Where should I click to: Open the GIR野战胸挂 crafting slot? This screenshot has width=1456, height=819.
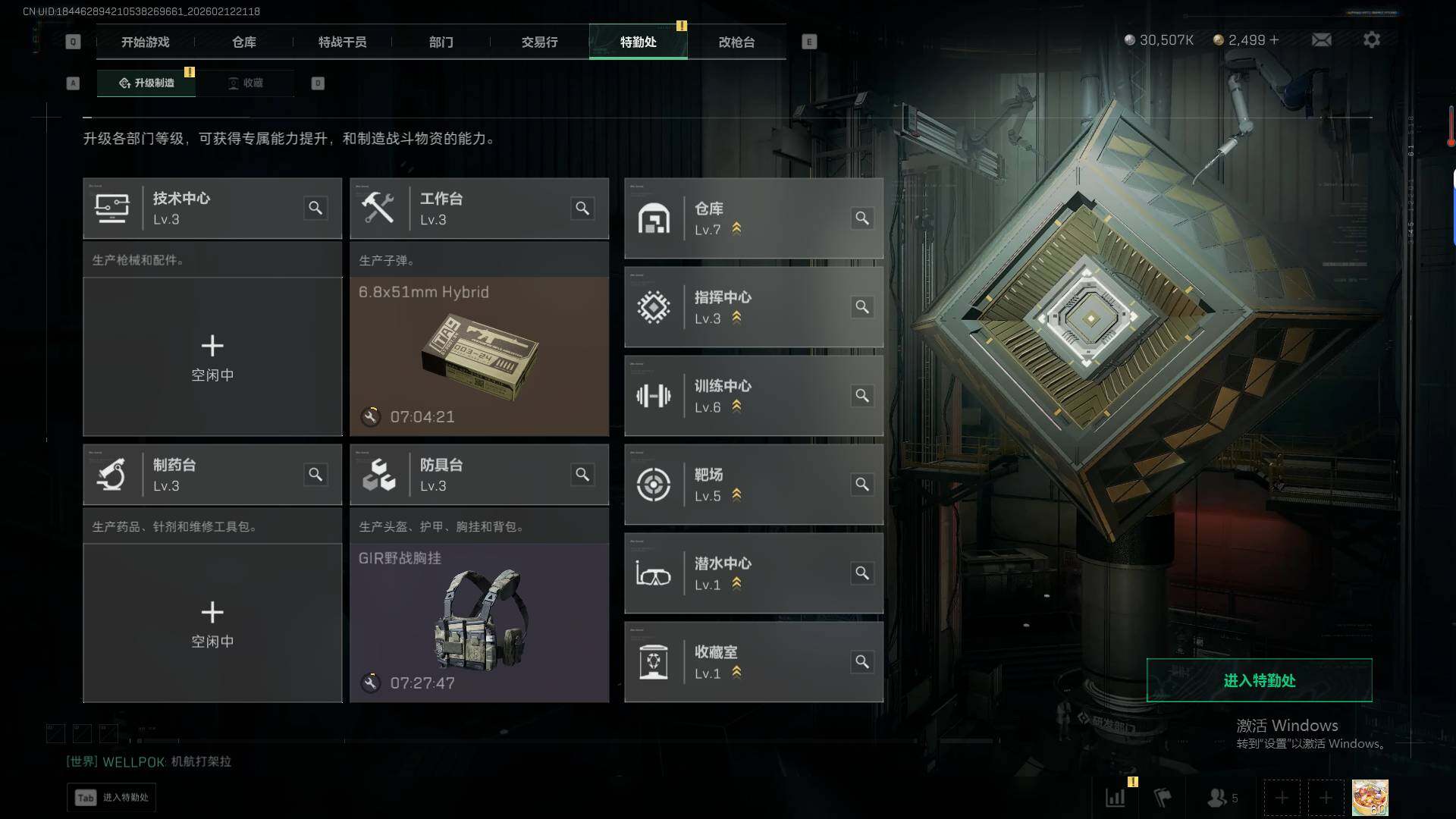pyautogui.click(x=479, y=623)
